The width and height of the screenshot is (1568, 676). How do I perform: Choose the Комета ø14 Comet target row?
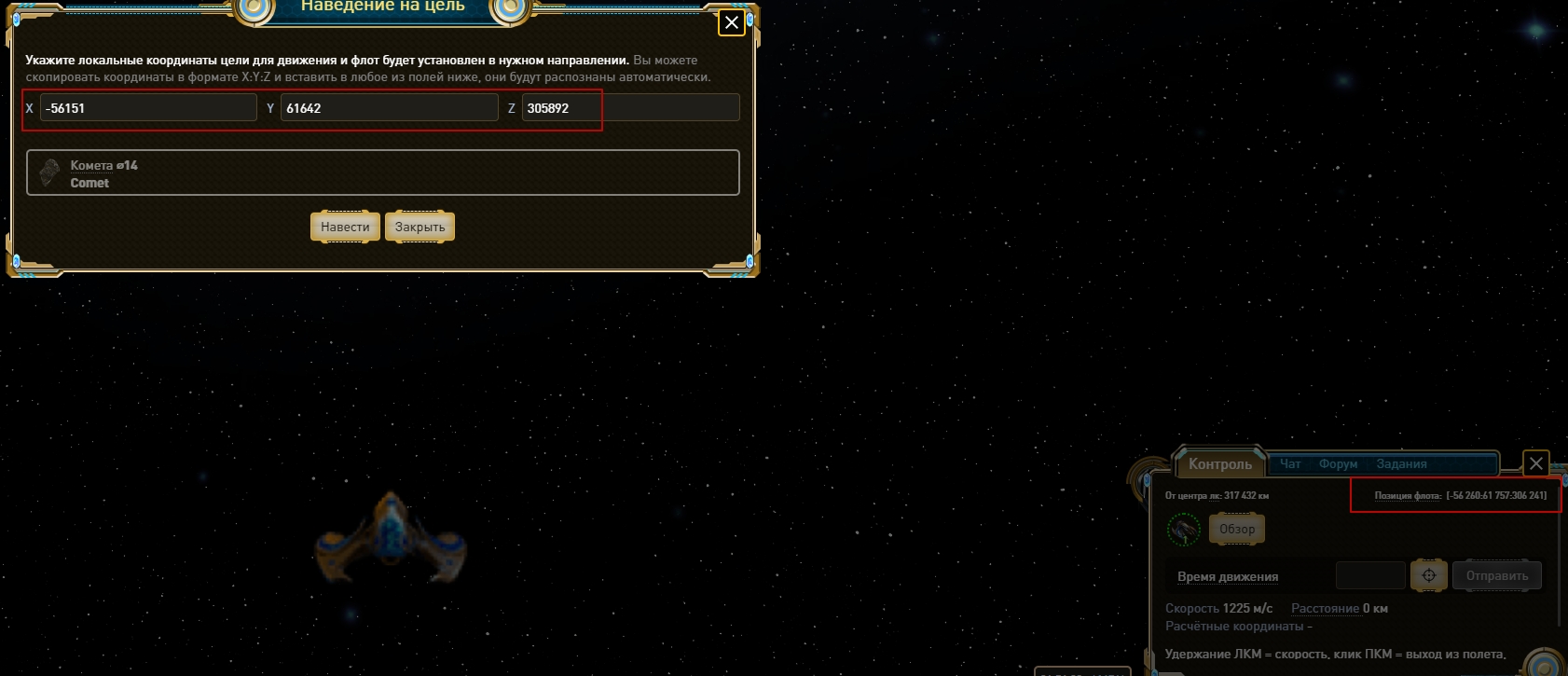383,173
